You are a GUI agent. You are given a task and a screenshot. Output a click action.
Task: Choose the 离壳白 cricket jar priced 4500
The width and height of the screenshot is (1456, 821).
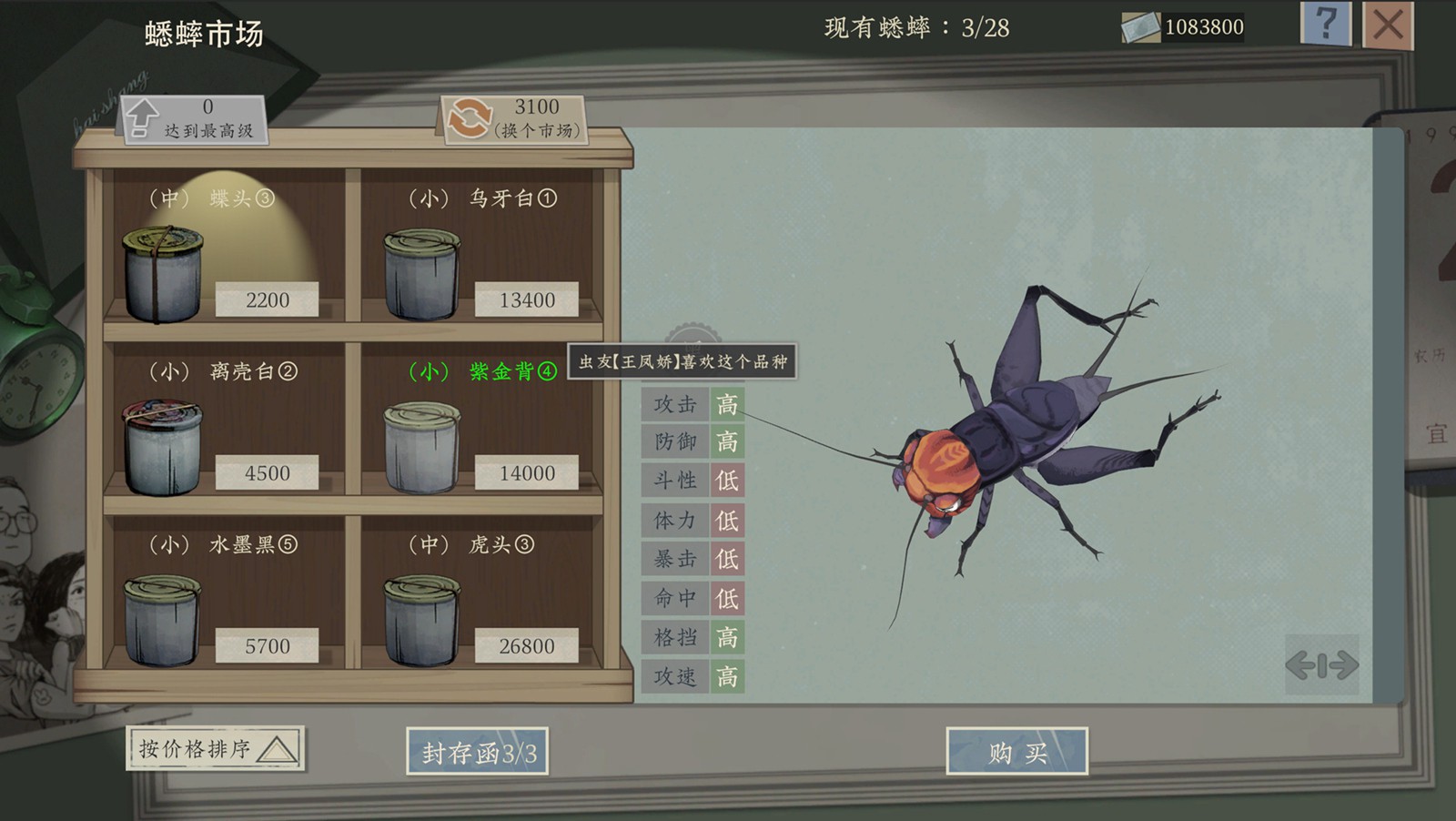163,447
